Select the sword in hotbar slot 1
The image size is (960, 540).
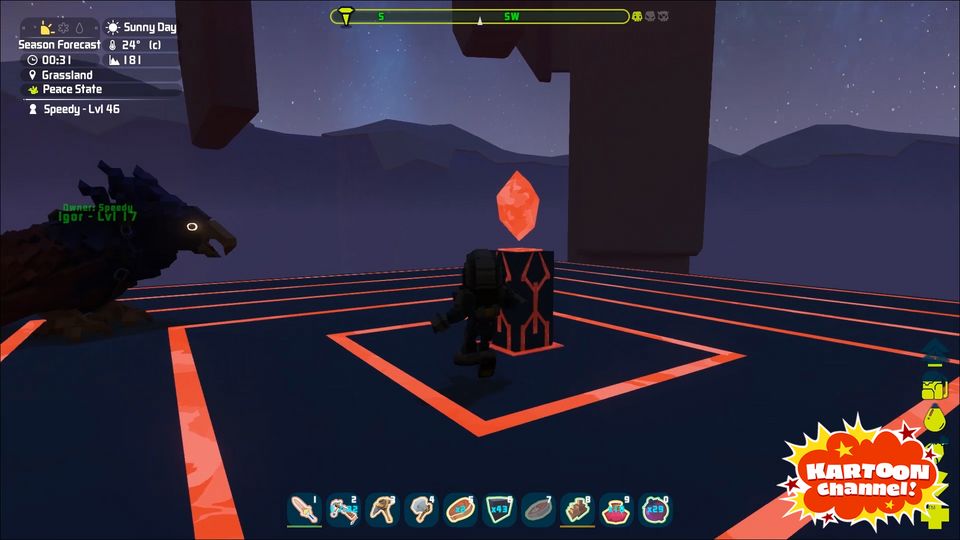click(x=304, y=509)
